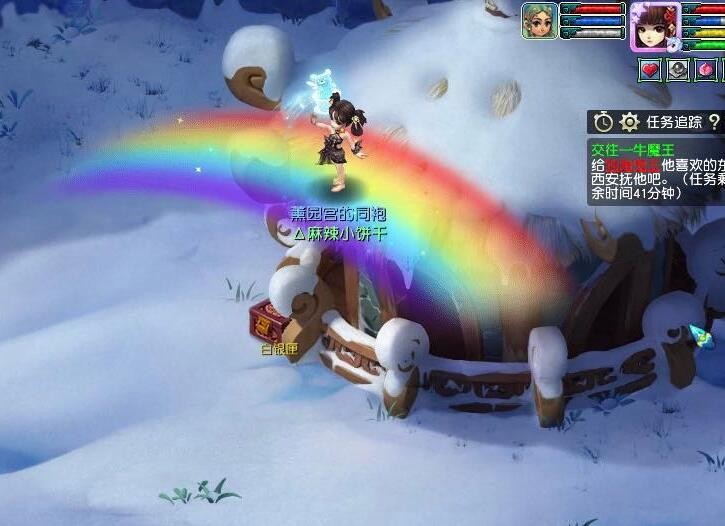The image size is (725, 526).
Task: Select the green-haired pet portrait
Action: [540, 21]
